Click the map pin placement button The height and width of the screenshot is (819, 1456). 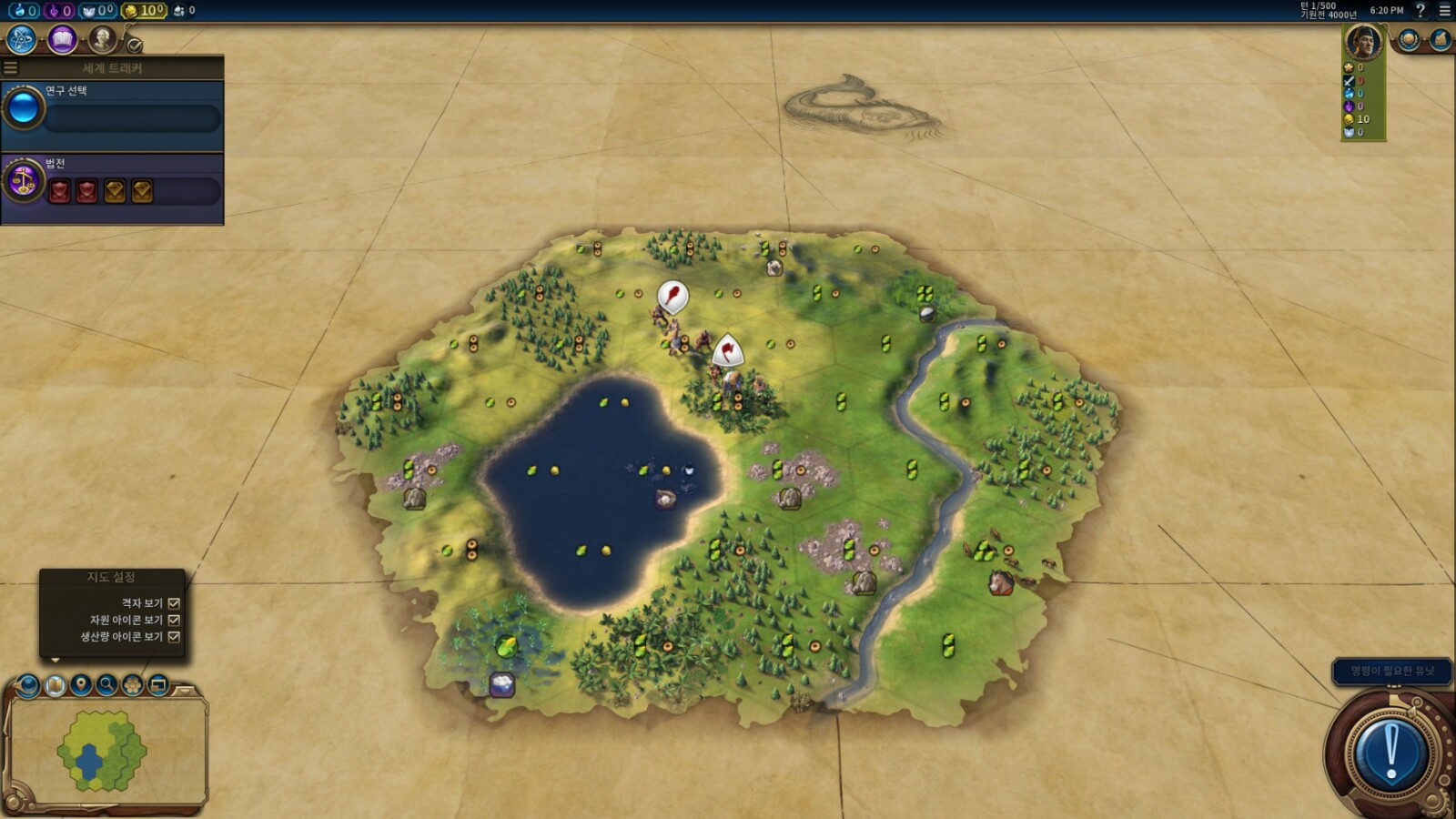coord(81,684)
